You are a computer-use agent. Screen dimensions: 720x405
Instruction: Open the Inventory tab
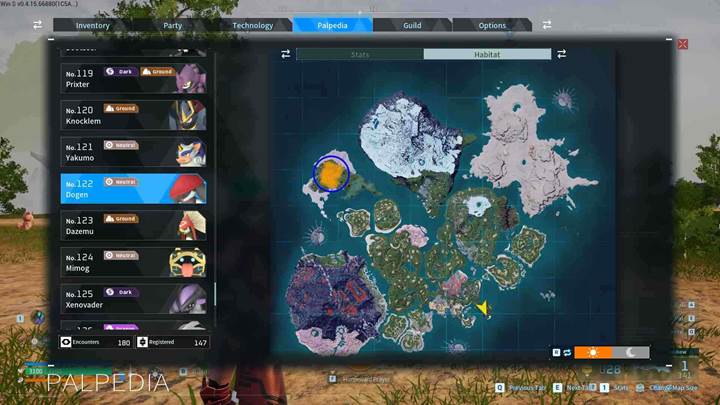tap(92, 25)
